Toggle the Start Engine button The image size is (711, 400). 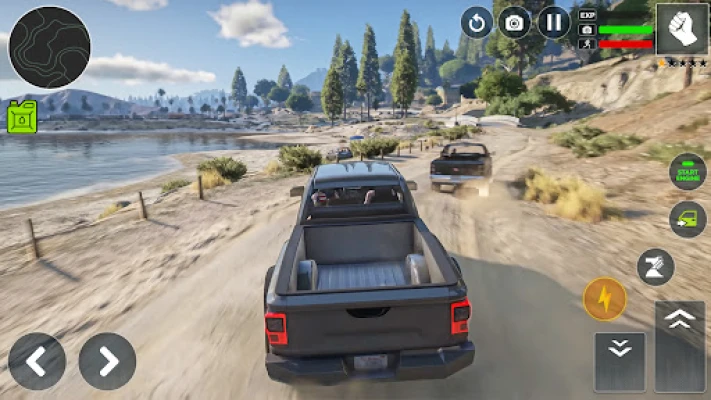pyautogui.click(x=687, y=171)
